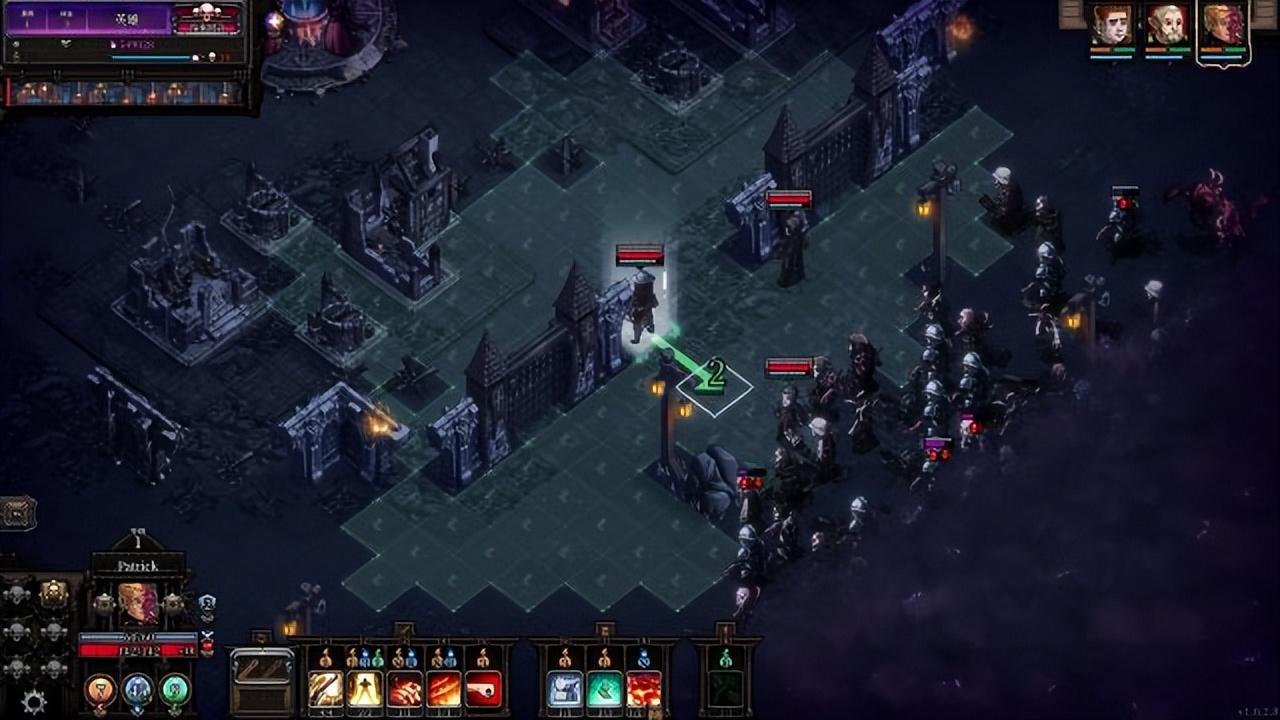1280x720 pixels.
Task: Click the green round stat button
Action: pyautogui.click(x=174, y=688)
